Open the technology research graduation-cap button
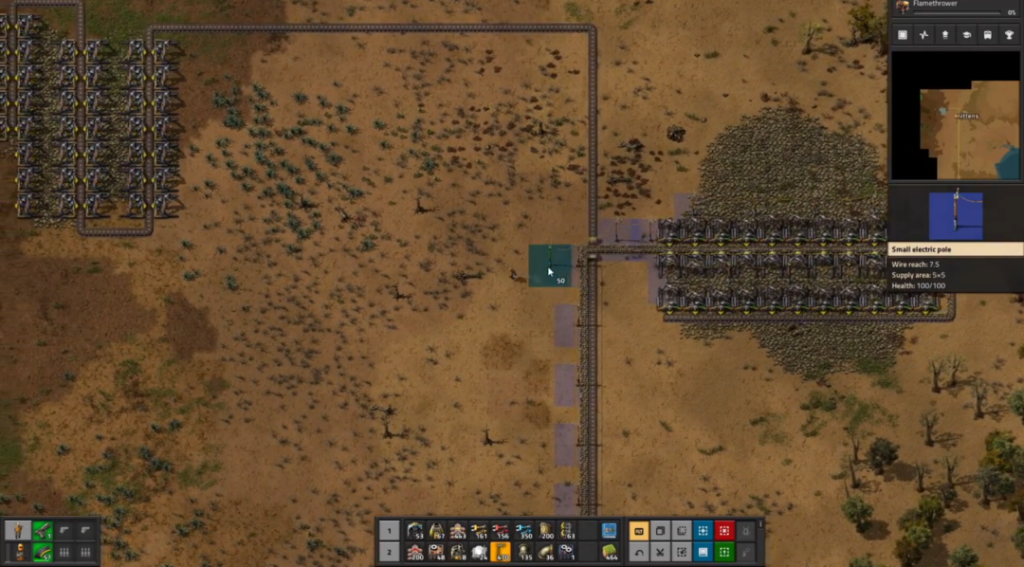The image size is (1024, 567). click(967, 35)
